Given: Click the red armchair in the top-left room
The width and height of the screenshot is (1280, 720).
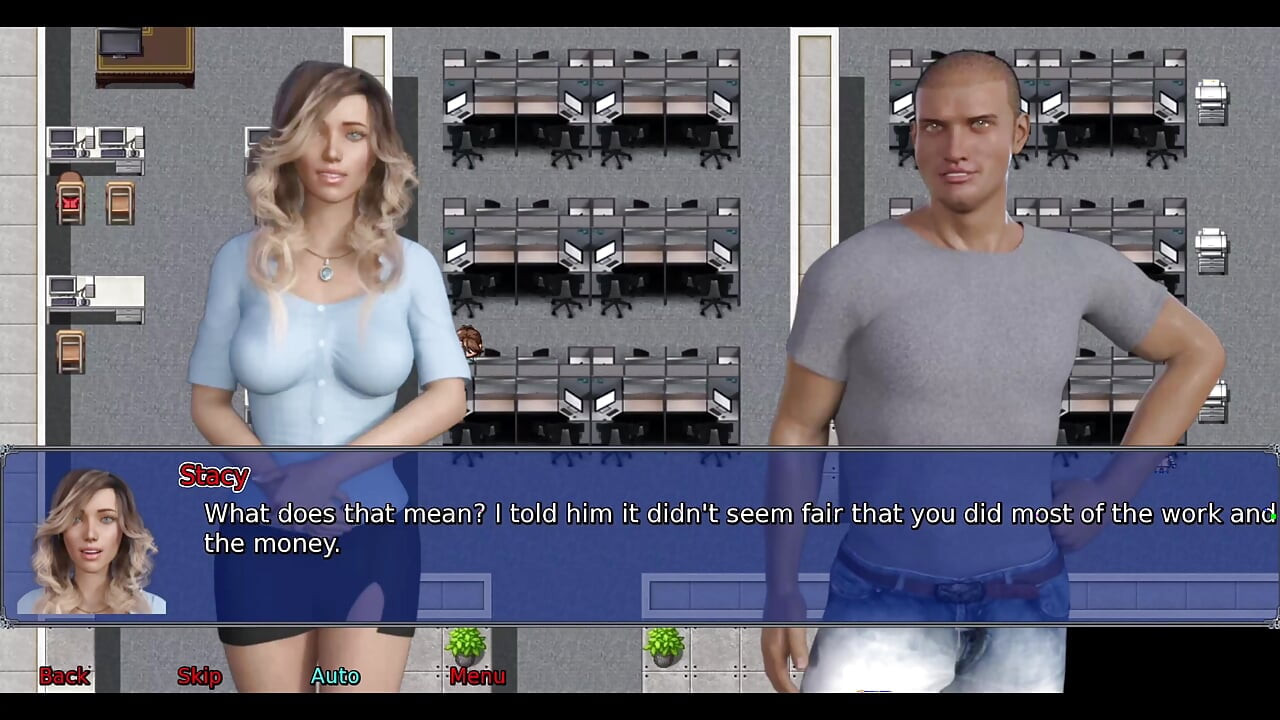Looking at the screenshot, I should (68, 200).
